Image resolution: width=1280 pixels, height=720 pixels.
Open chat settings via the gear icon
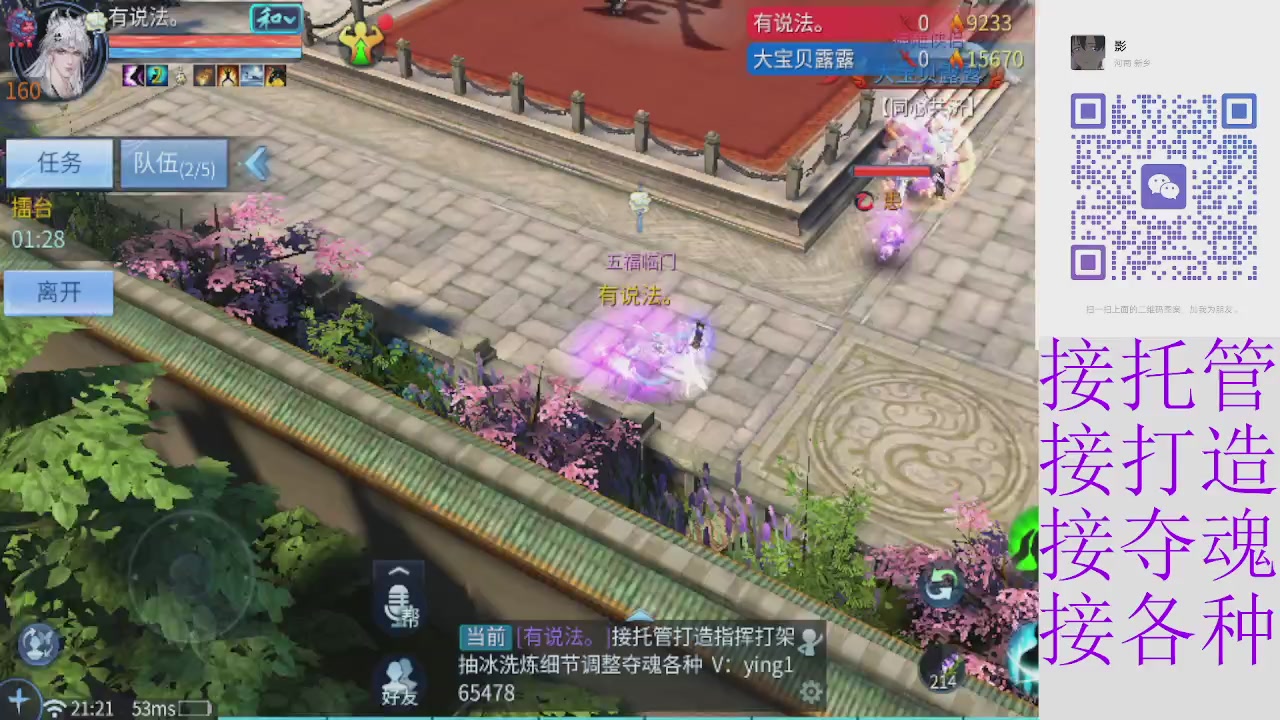click(x=811, y=692)
